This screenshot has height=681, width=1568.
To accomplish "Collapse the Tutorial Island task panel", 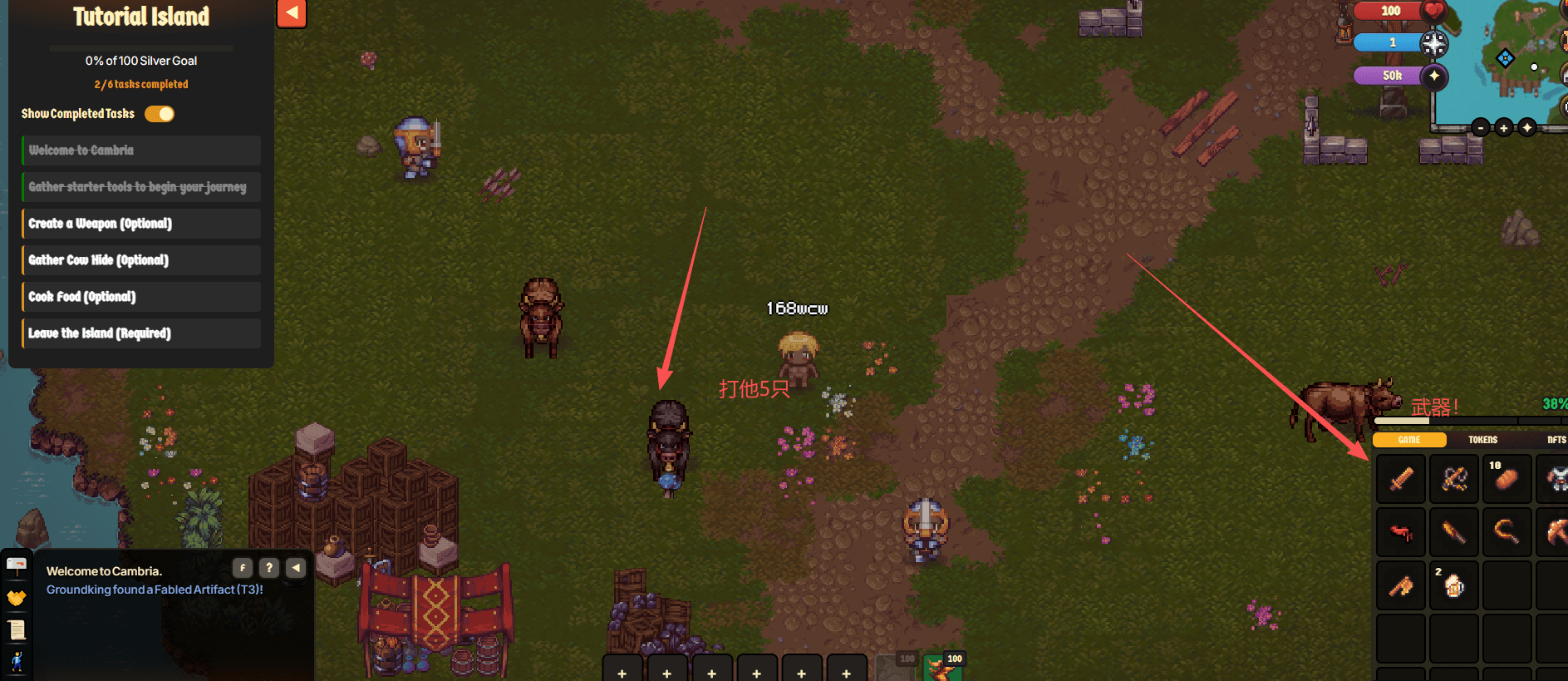I will click(x=292, y=13).
